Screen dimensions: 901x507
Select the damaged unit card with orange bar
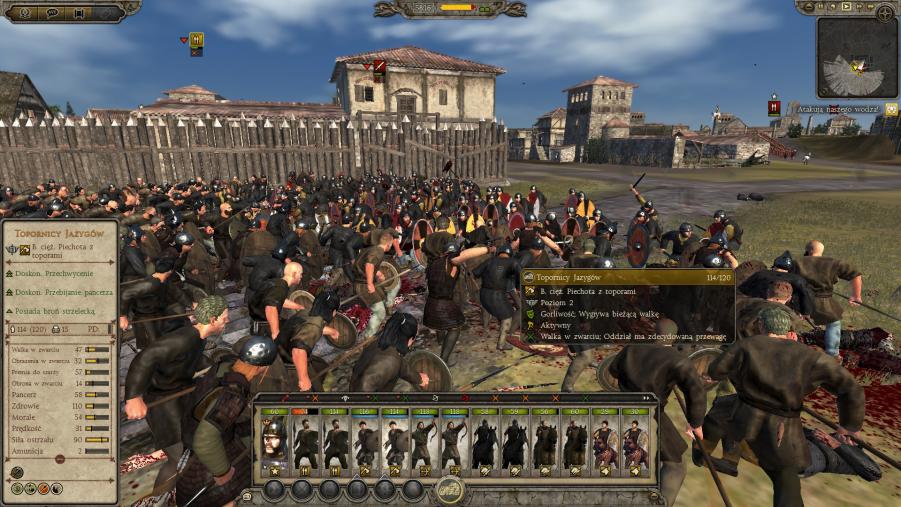tap(304, 440)
